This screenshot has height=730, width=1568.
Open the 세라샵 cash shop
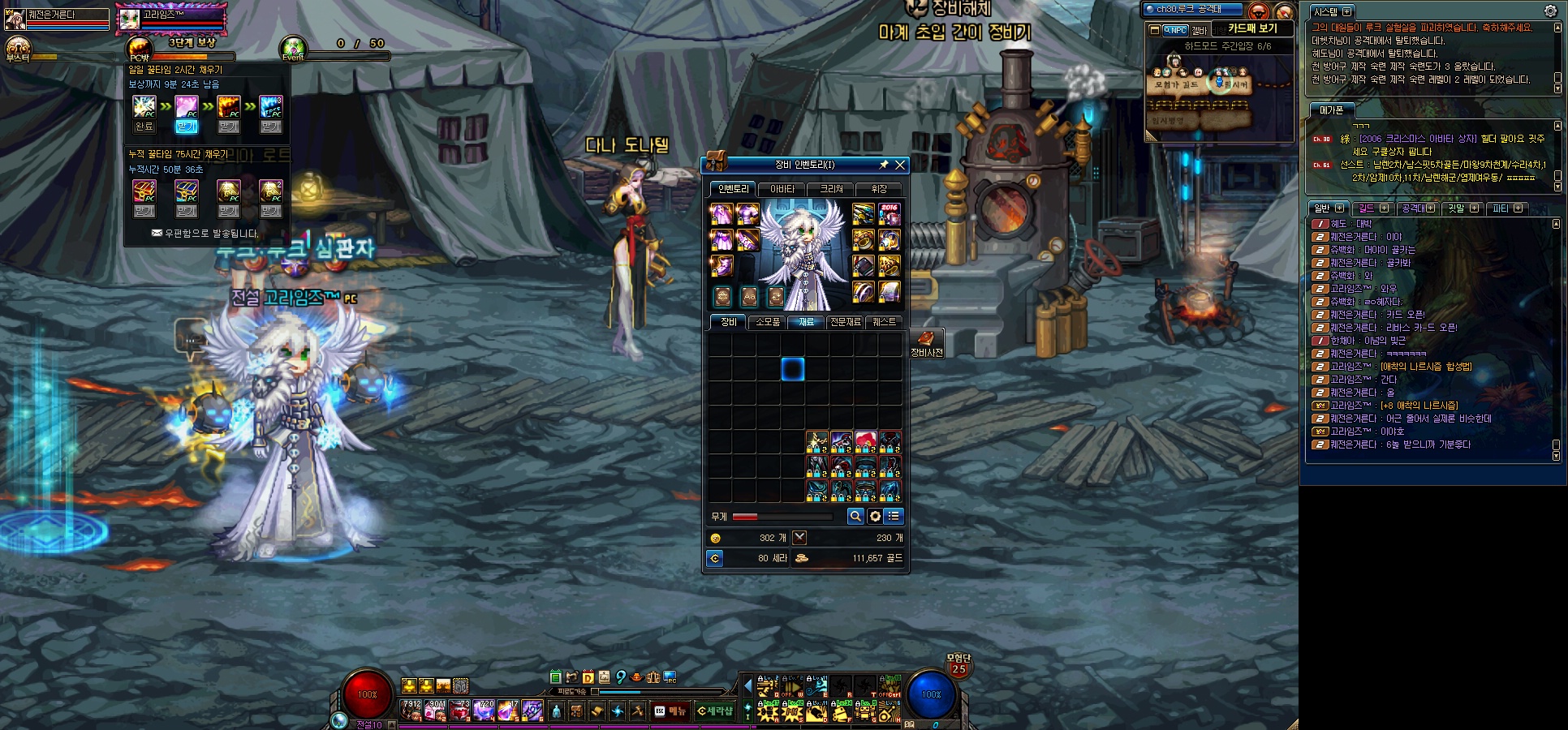coord(714,711)
